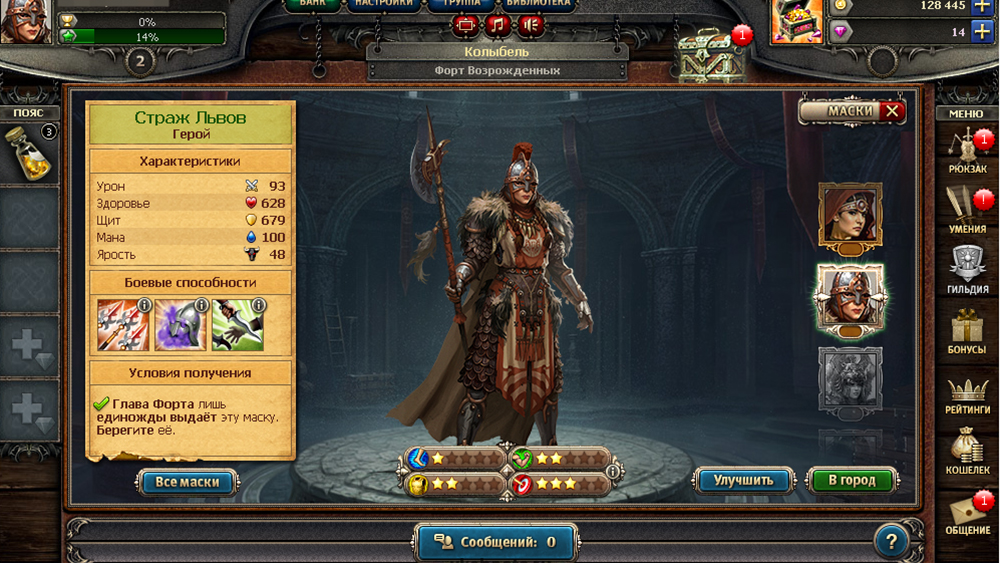The width and height of the screenshot is (1000, 563).
Task: Select the hooded woman mask thumbnail
Action: 849,213
